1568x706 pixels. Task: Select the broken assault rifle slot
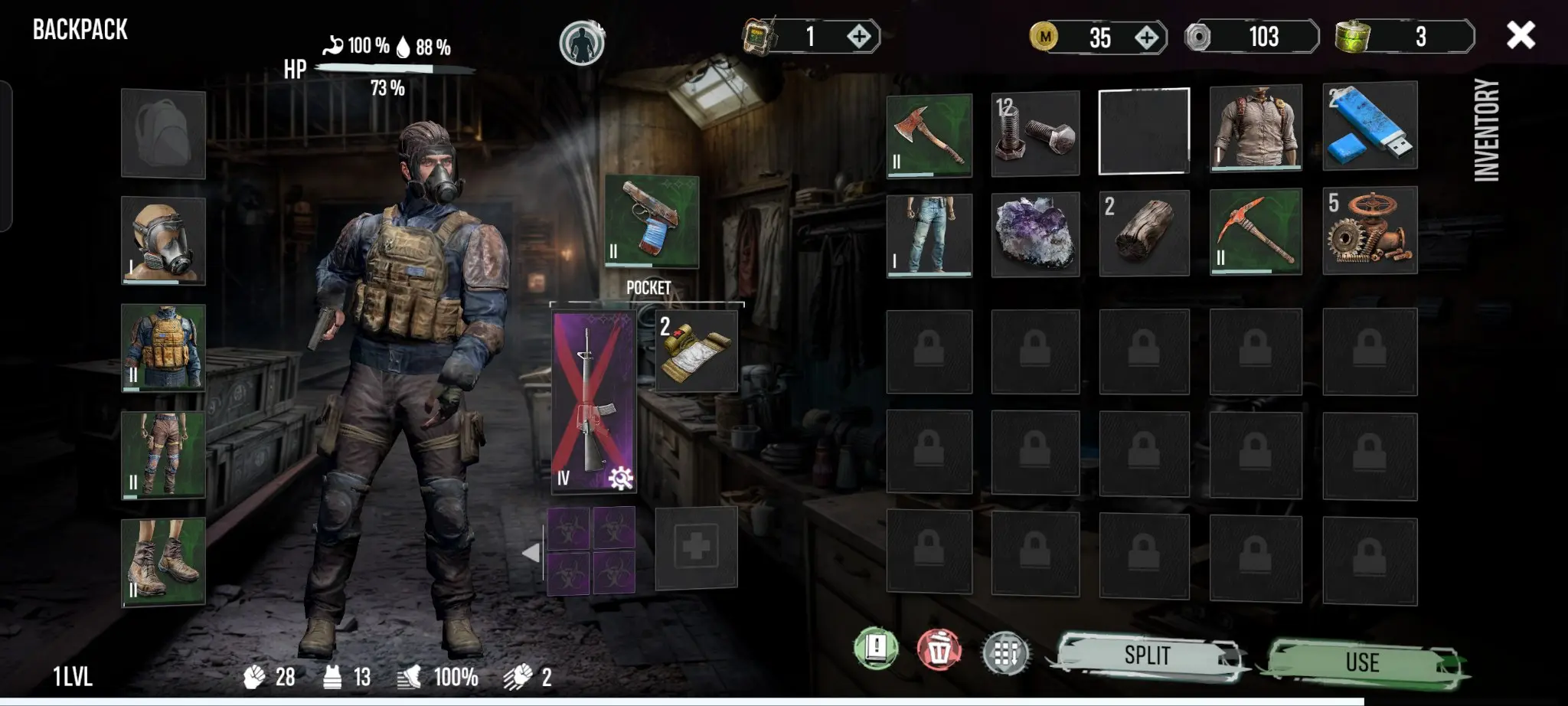(593, 400)
